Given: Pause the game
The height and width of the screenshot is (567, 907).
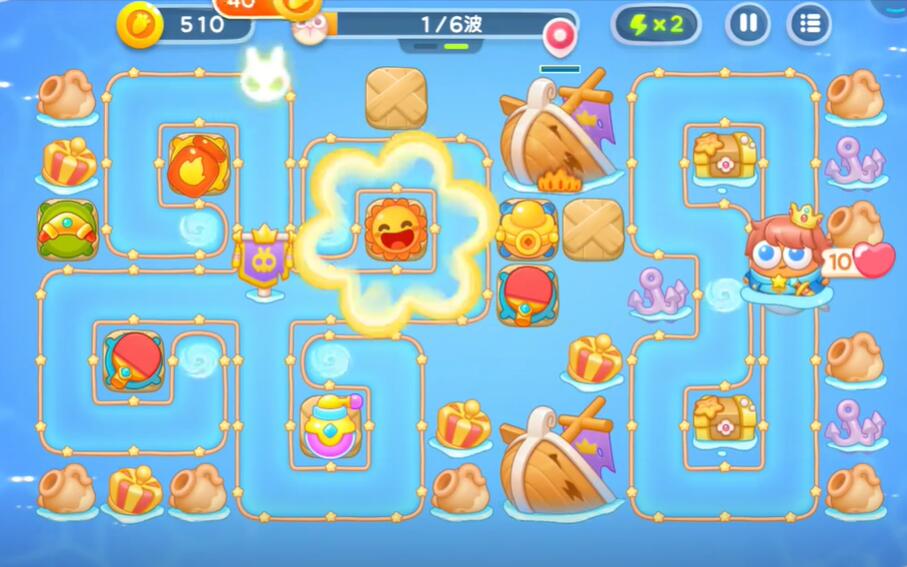Looking at the screenshot, I should [747, 24].
